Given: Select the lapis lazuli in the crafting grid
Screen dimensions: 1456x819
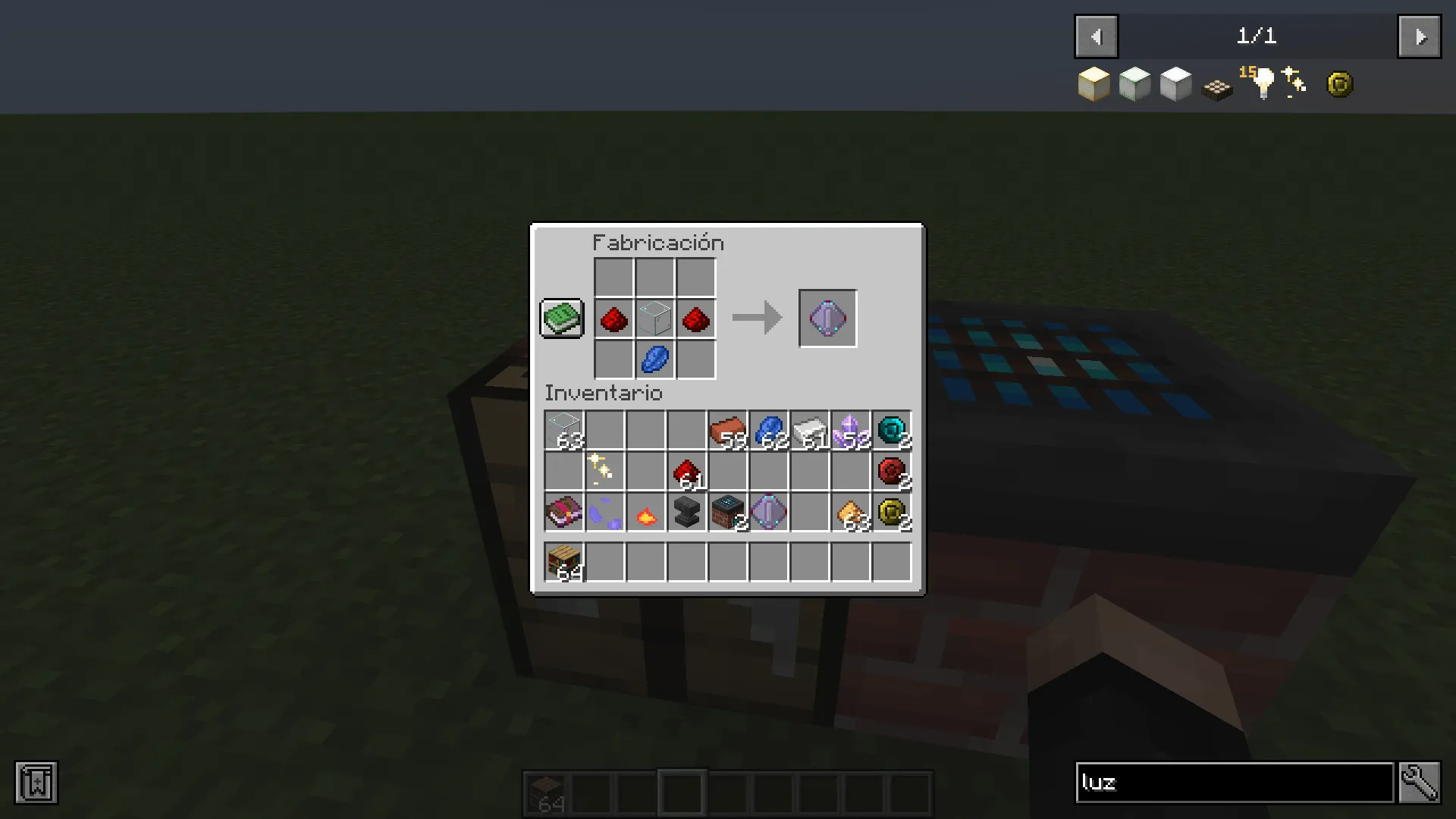Looking at the screenshot, I should (654, 359).
